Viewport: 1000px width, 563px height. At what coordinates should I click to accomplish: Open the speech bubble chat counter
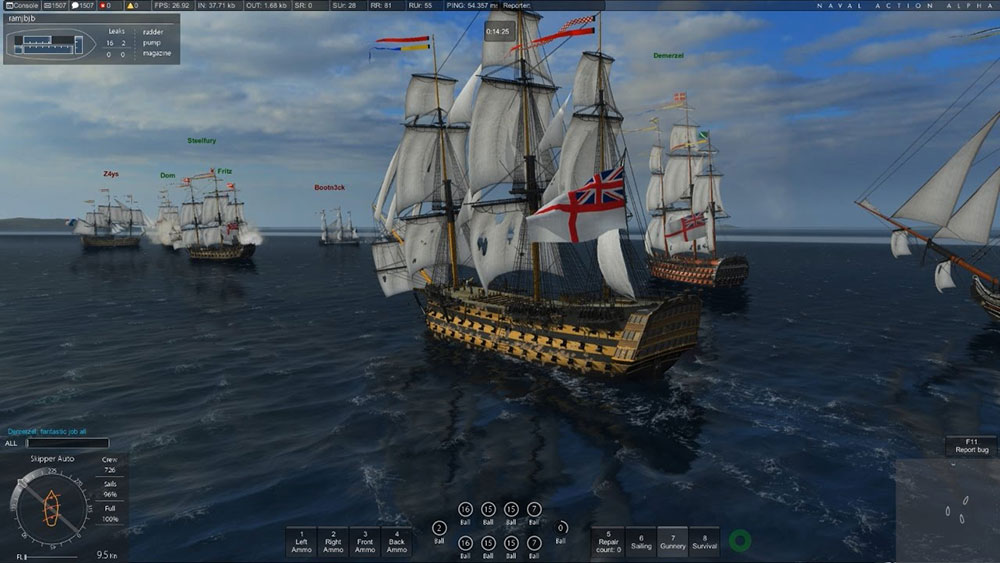coord(82,5)
